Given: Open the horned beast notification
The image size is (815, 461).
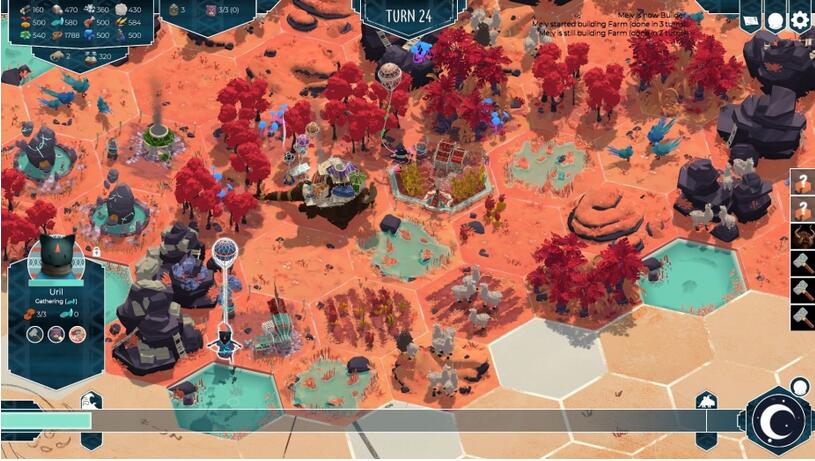Looking at the screenshot, I should coord(801,237).
